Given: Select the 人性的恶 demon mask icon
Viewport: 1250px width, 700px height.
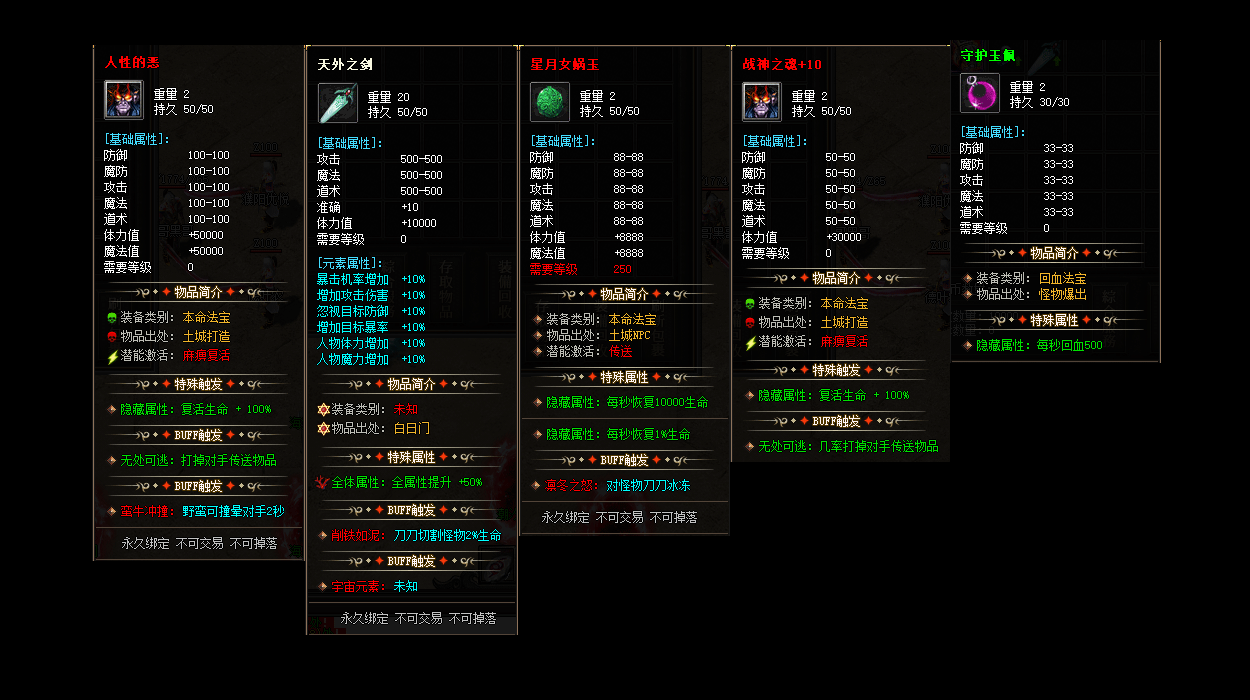Looking at the screenshot, I should pos(124,100).
